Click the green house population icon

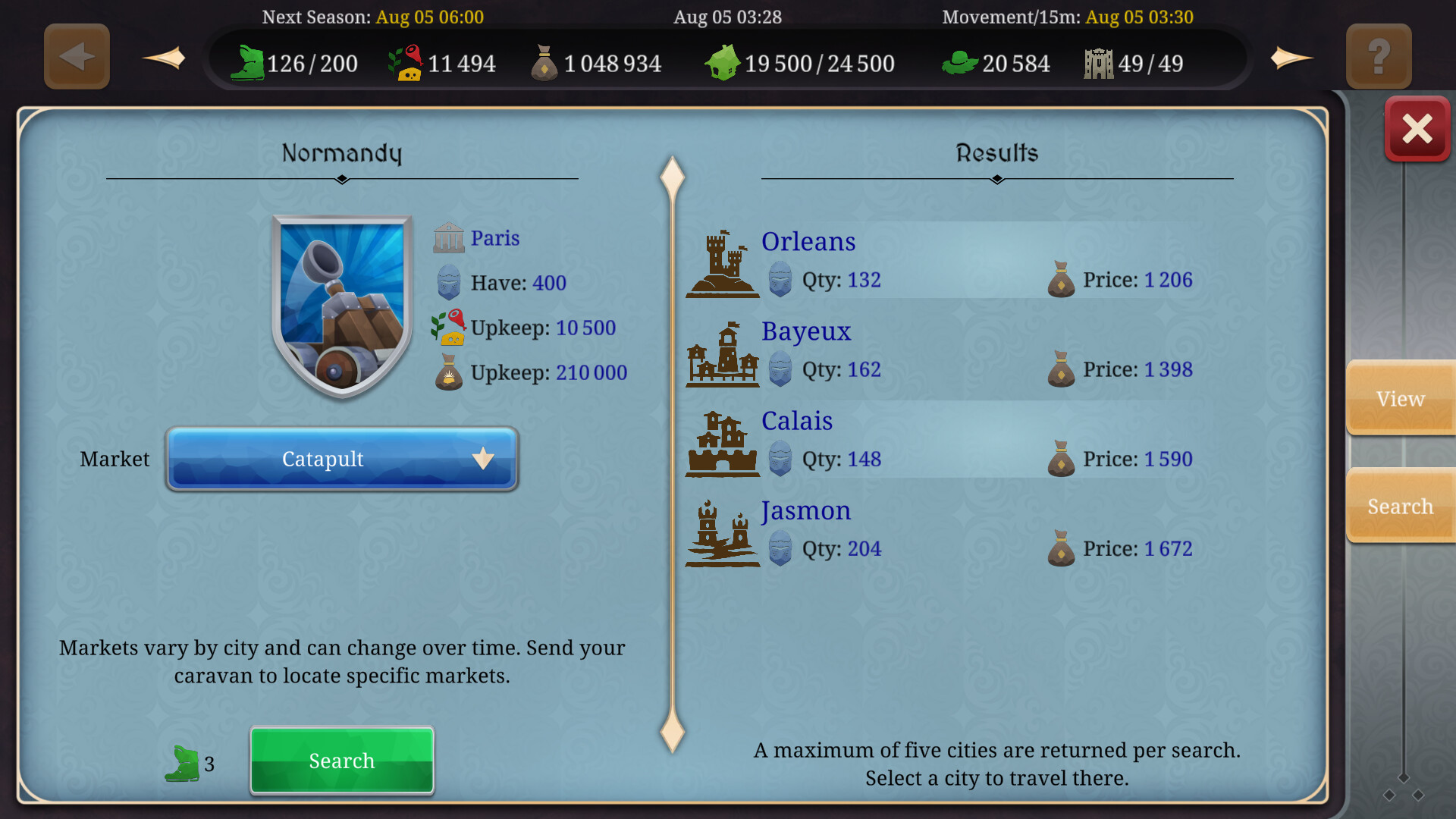723,63
